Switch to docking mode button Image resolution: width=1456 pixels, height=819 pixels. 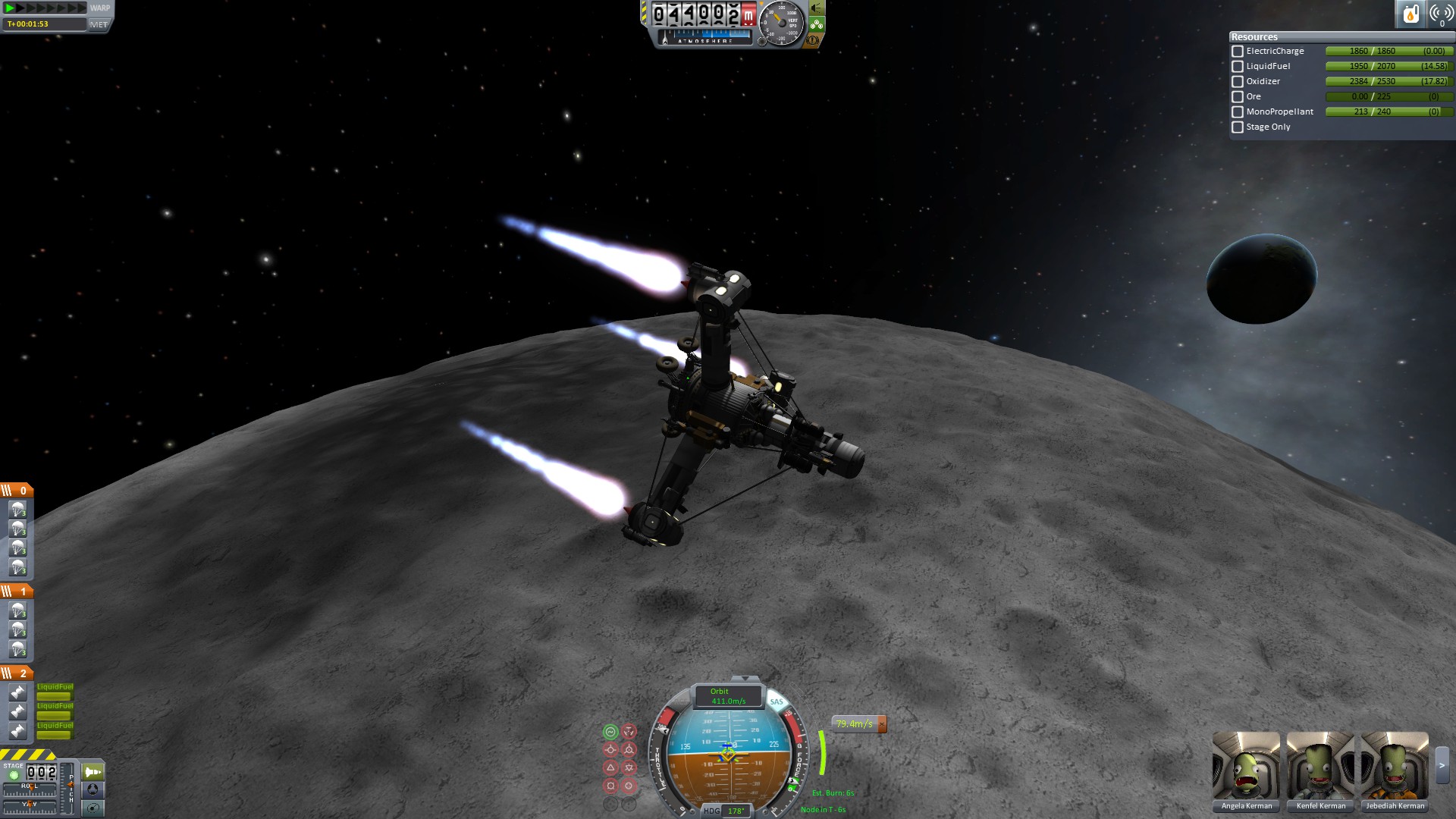pyautogui.click(x=93, y=789)
